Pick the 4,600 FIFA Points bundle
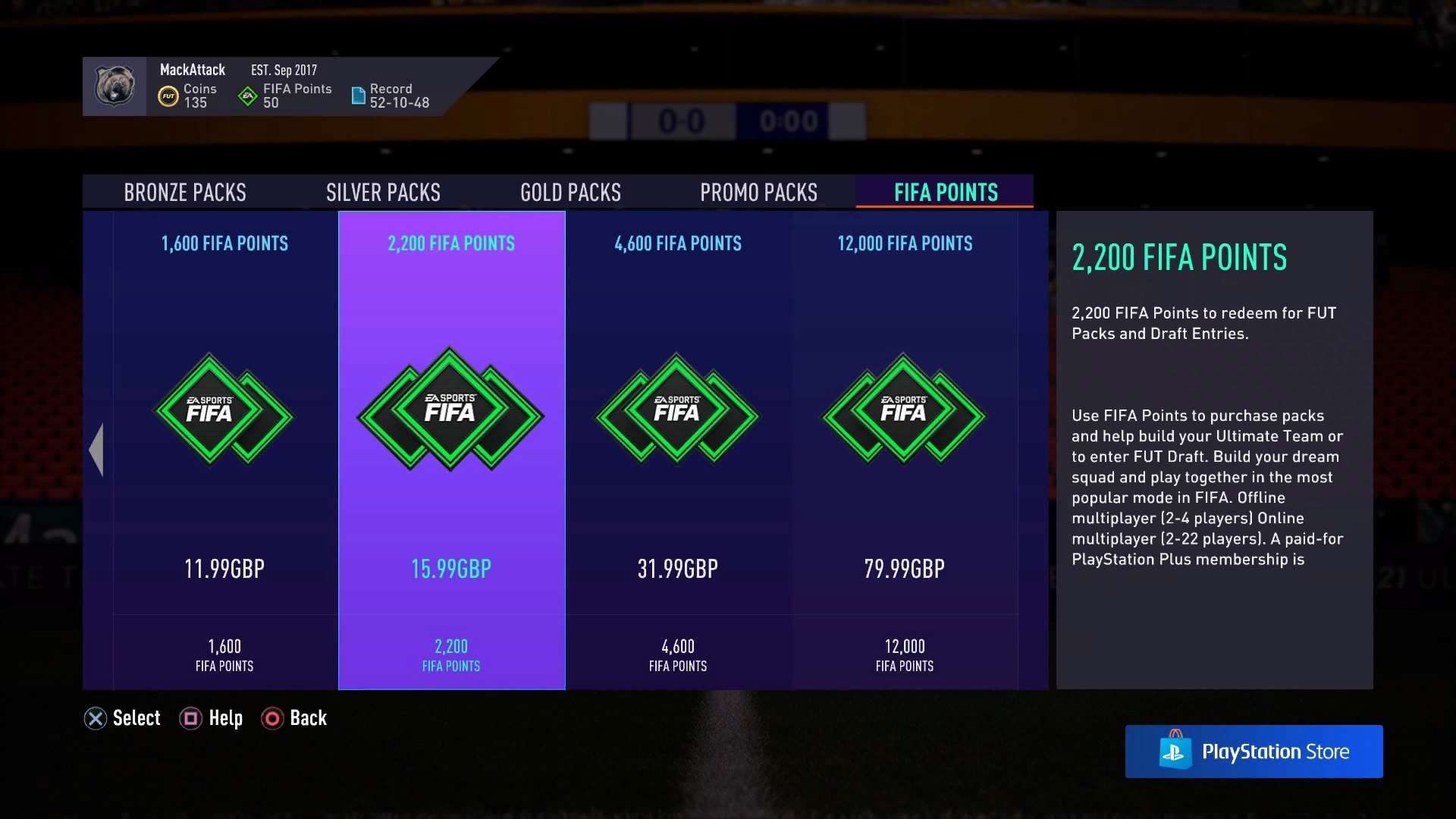The height and width of the screenshot is (819, 1456). pyautogui.click(x=678, y=450)
